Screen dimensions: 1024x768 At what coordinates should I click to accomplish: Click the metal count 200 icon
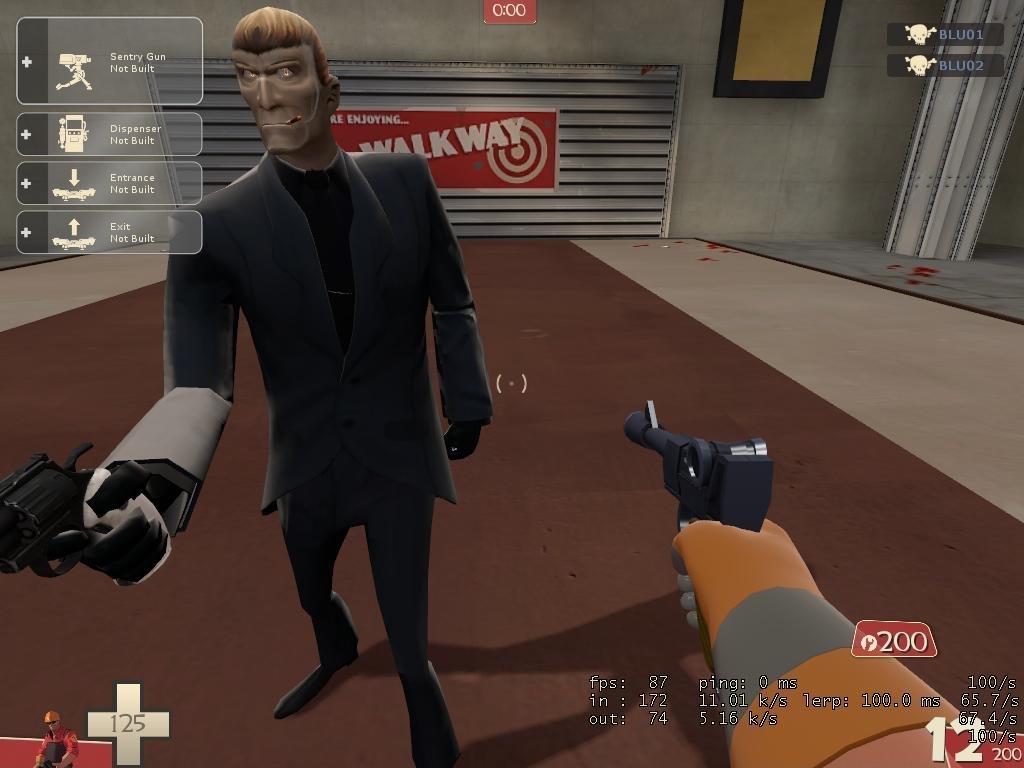(x=893, y=641)
